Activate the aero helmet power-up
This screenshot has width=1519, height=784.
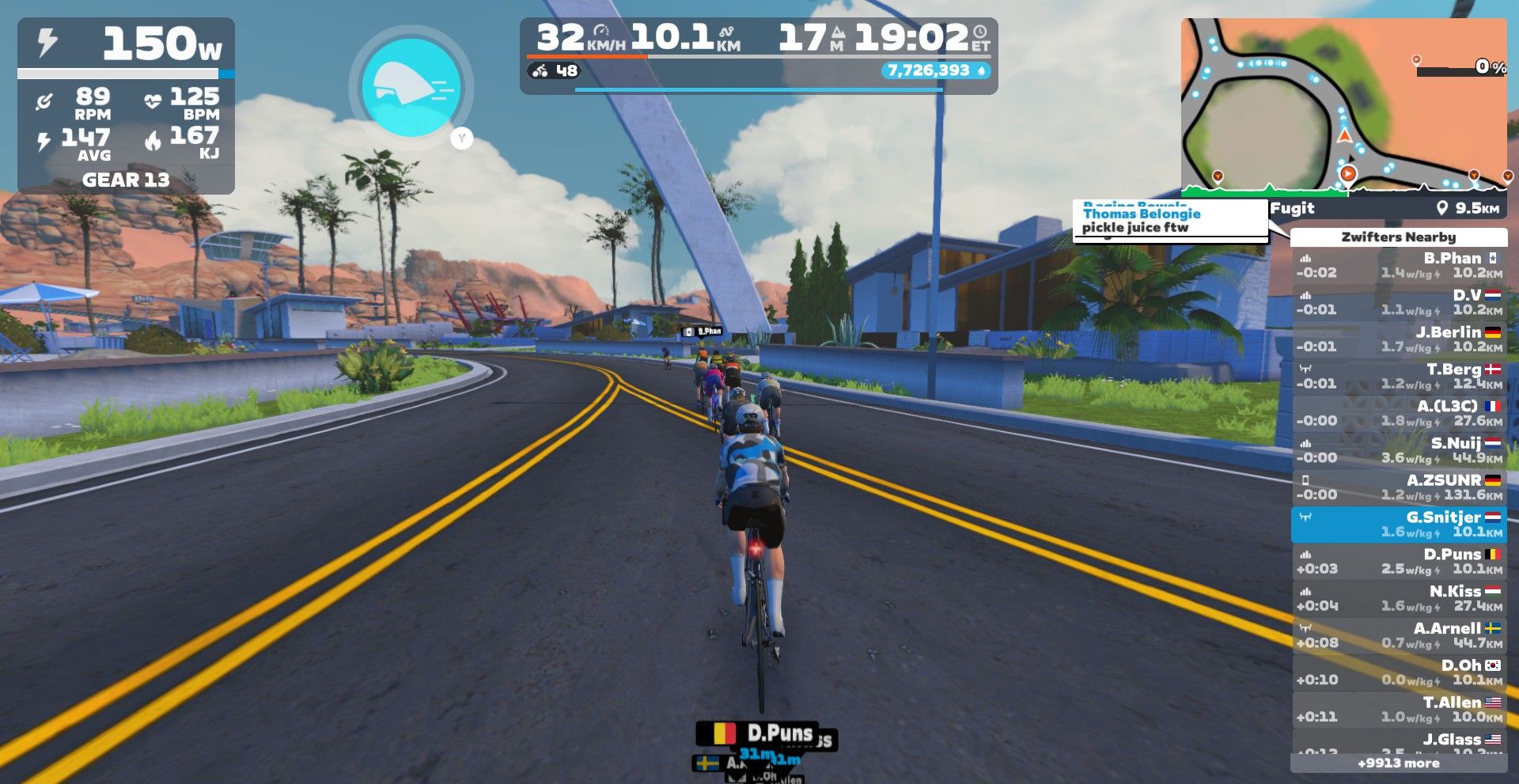411,88
